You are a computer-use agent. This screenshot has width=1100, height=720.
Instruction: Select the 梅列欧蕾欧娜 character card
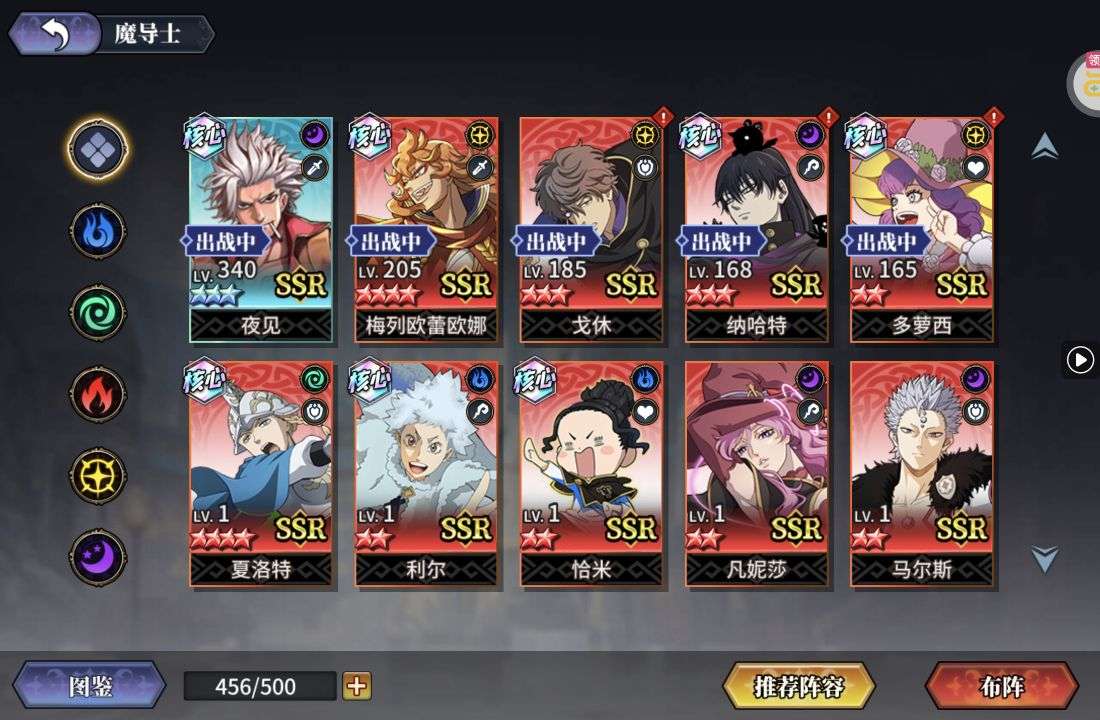pyautogui.click(x=427, y=229)
